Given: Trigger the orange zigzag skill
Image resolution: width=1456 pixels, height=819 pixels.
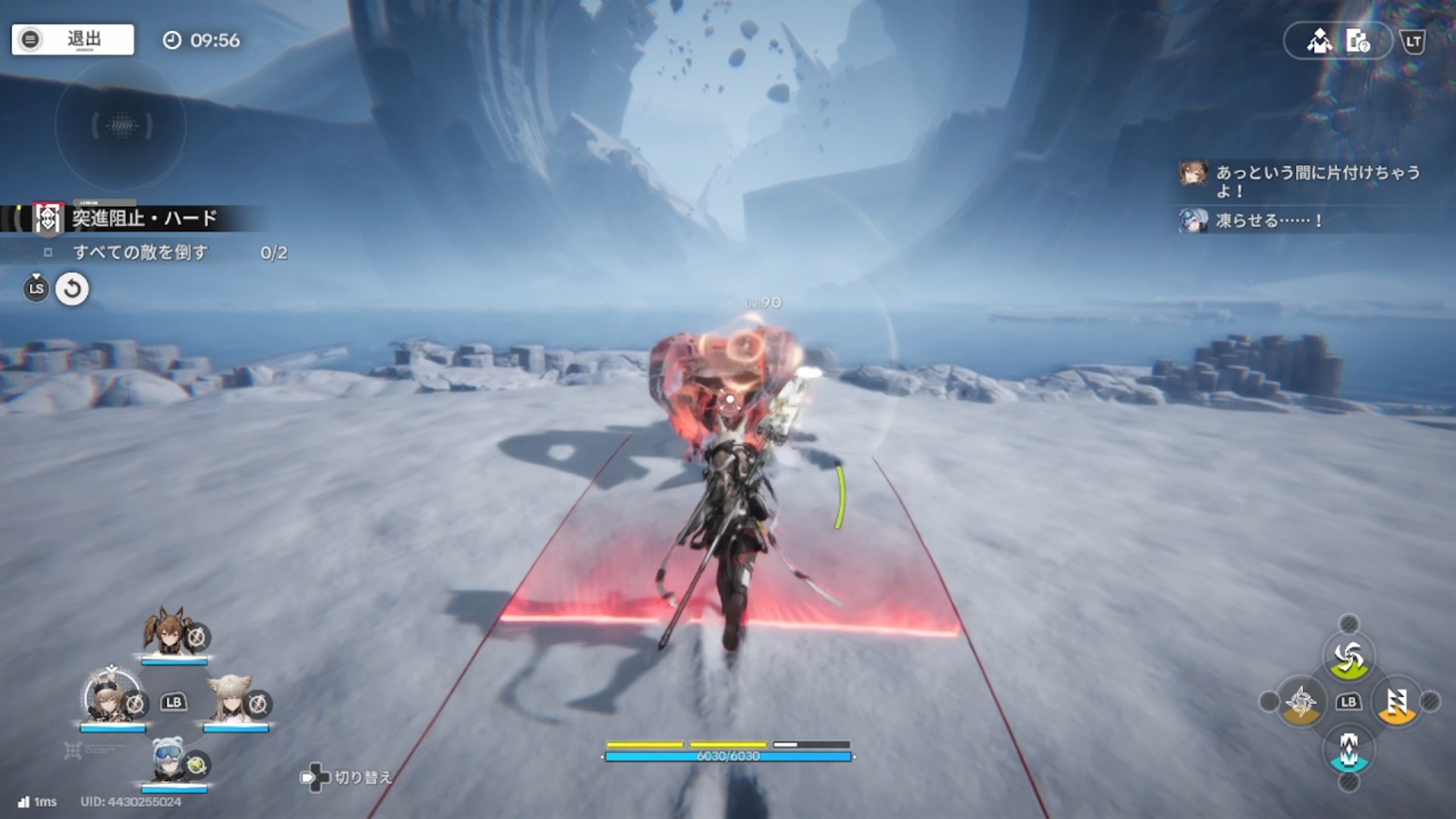Looking at the screenshot, I should 1397,702.
